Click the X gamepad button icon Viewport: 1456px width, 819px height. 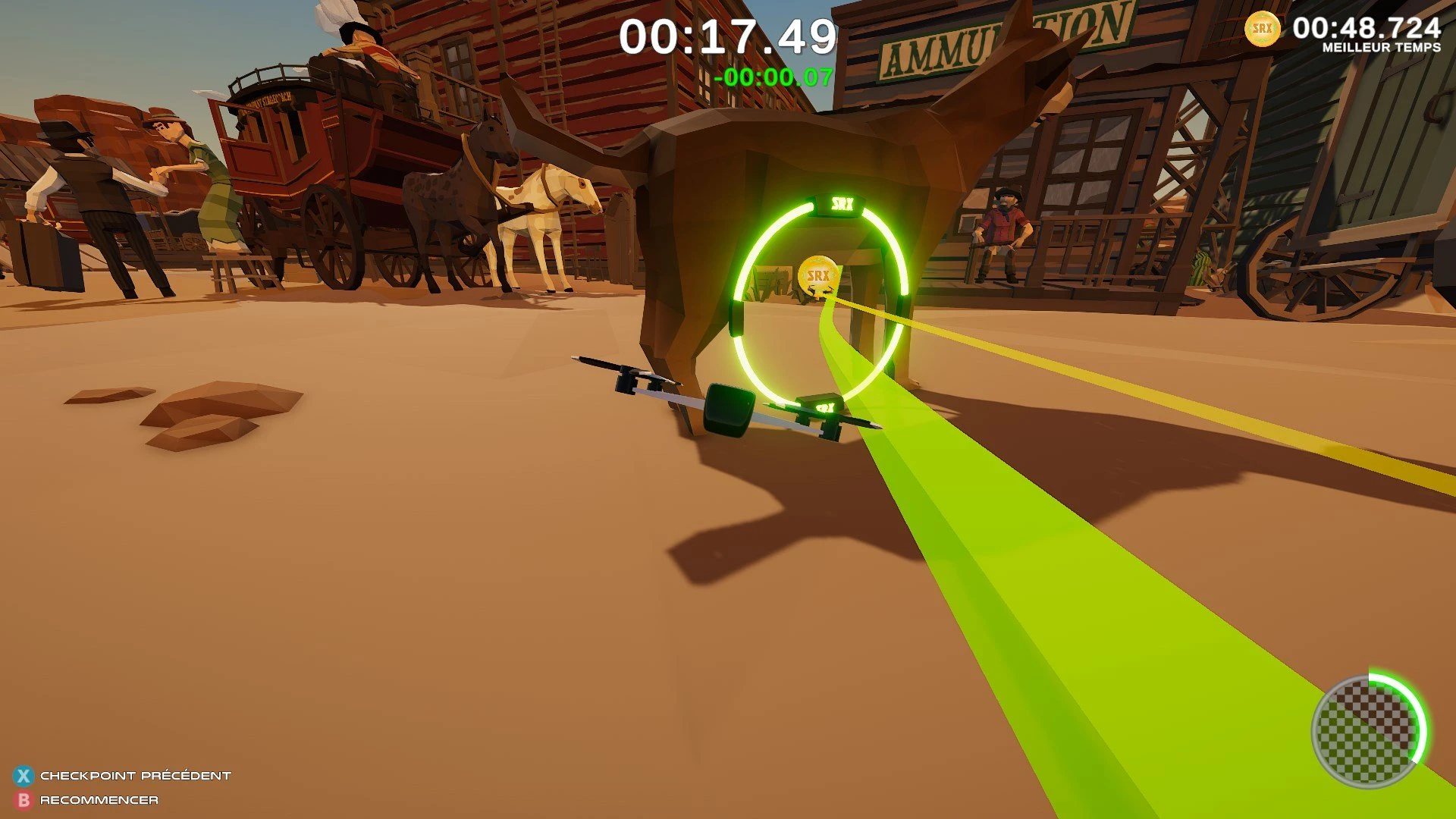pyautogui.click(x=25, y=775)
